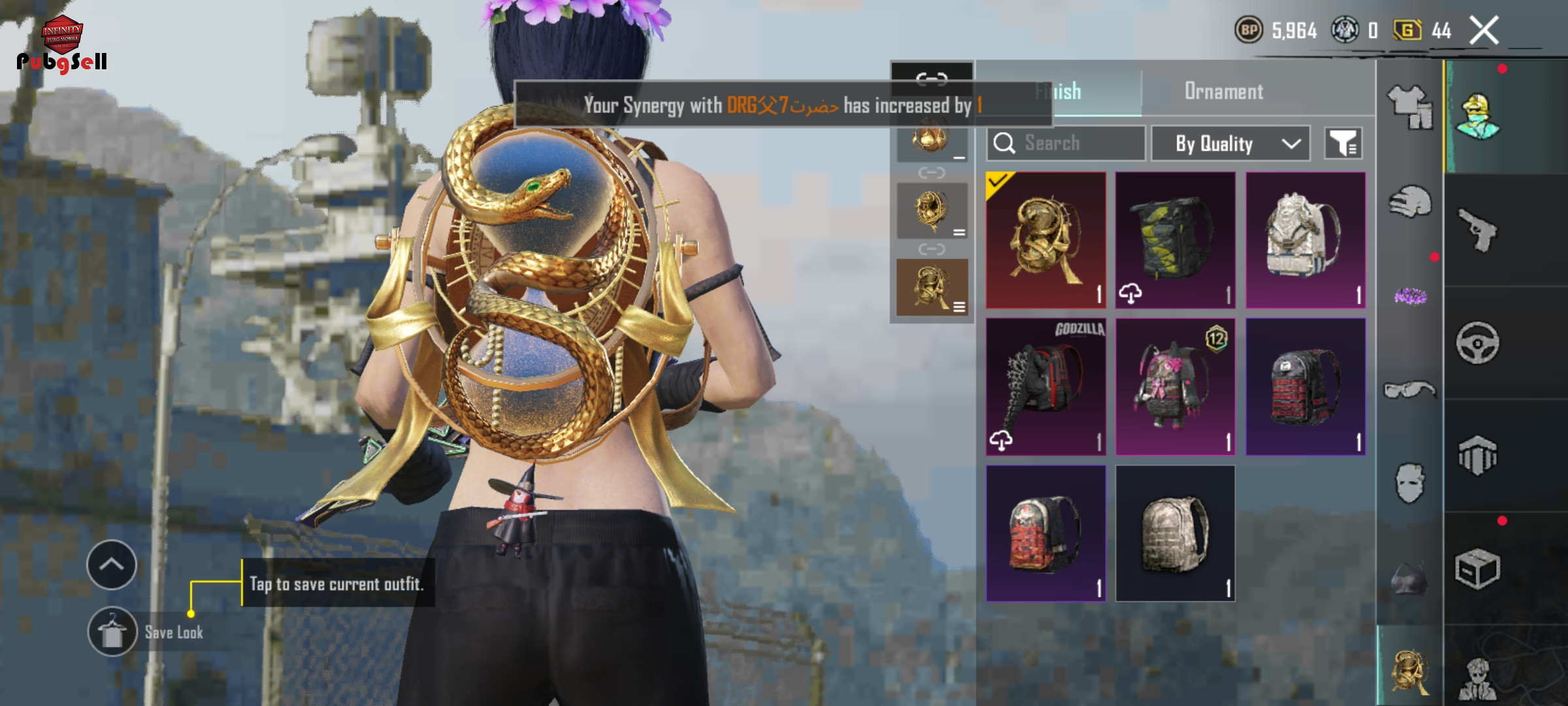Viewport: 1568px width, 706px height.
Task: Select the red brick pattern backpack
Action: (x=1045, y=533)
